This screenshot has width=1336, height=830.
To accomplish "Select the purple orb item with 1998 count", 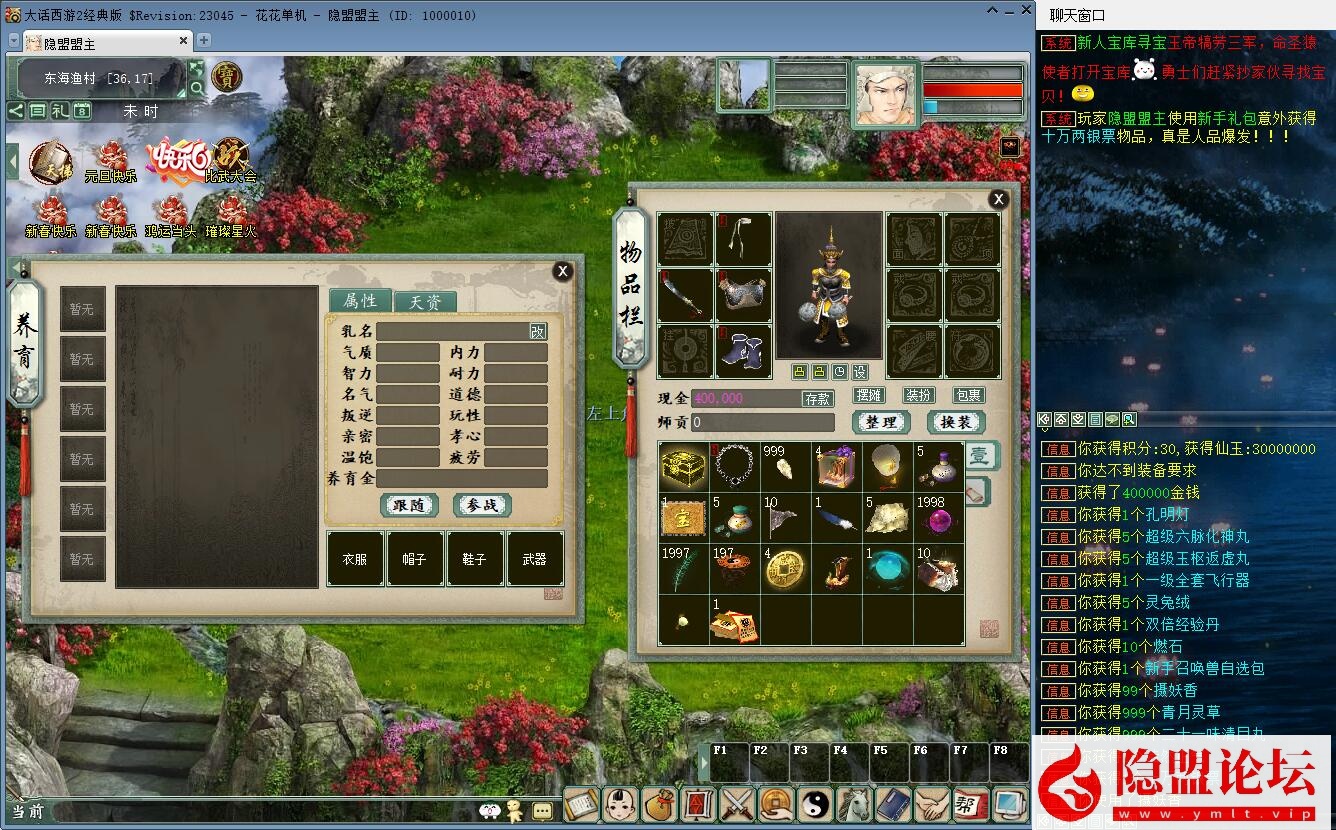I will coord(939,518).
